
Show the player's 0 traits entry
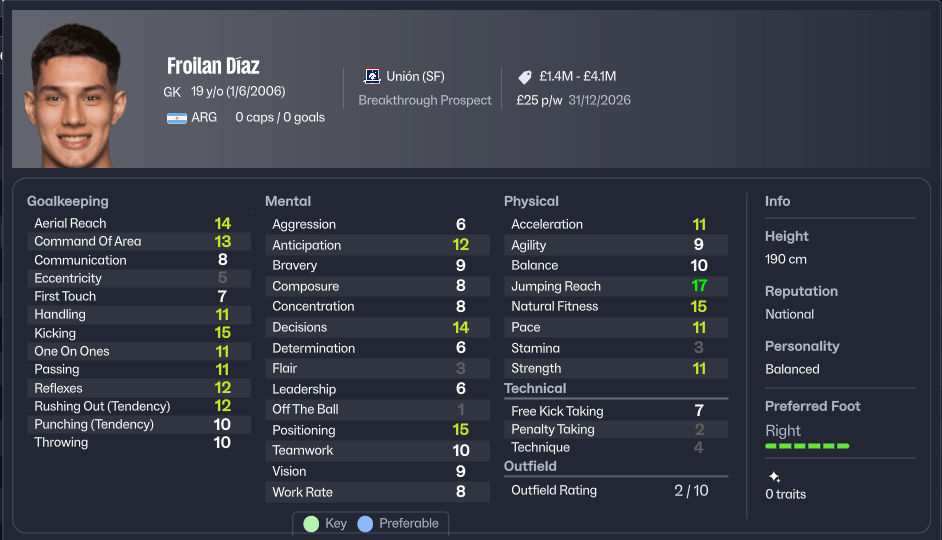(x=784, y=494)
